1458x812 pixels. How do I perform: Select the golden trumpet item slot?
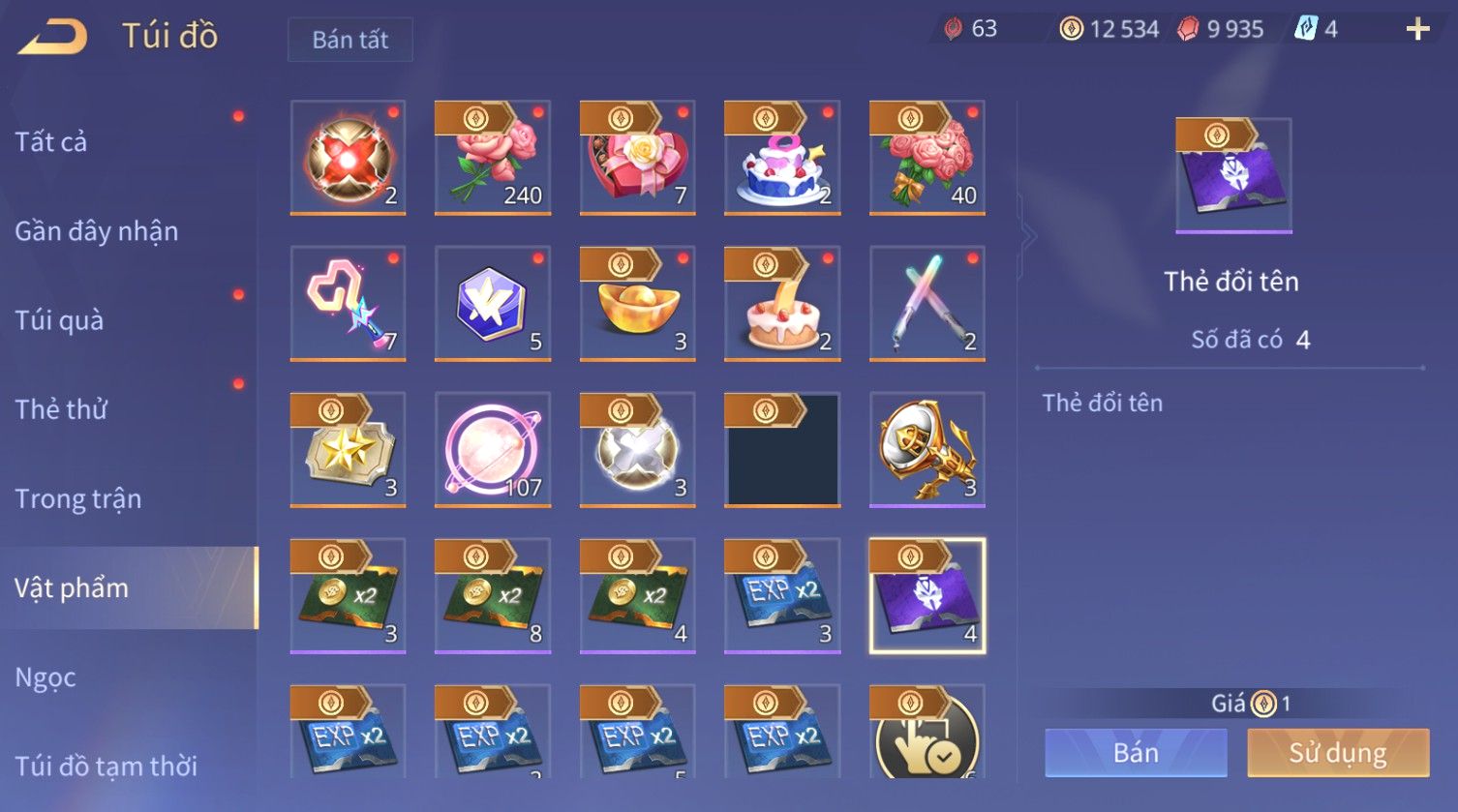pos(926,450)
